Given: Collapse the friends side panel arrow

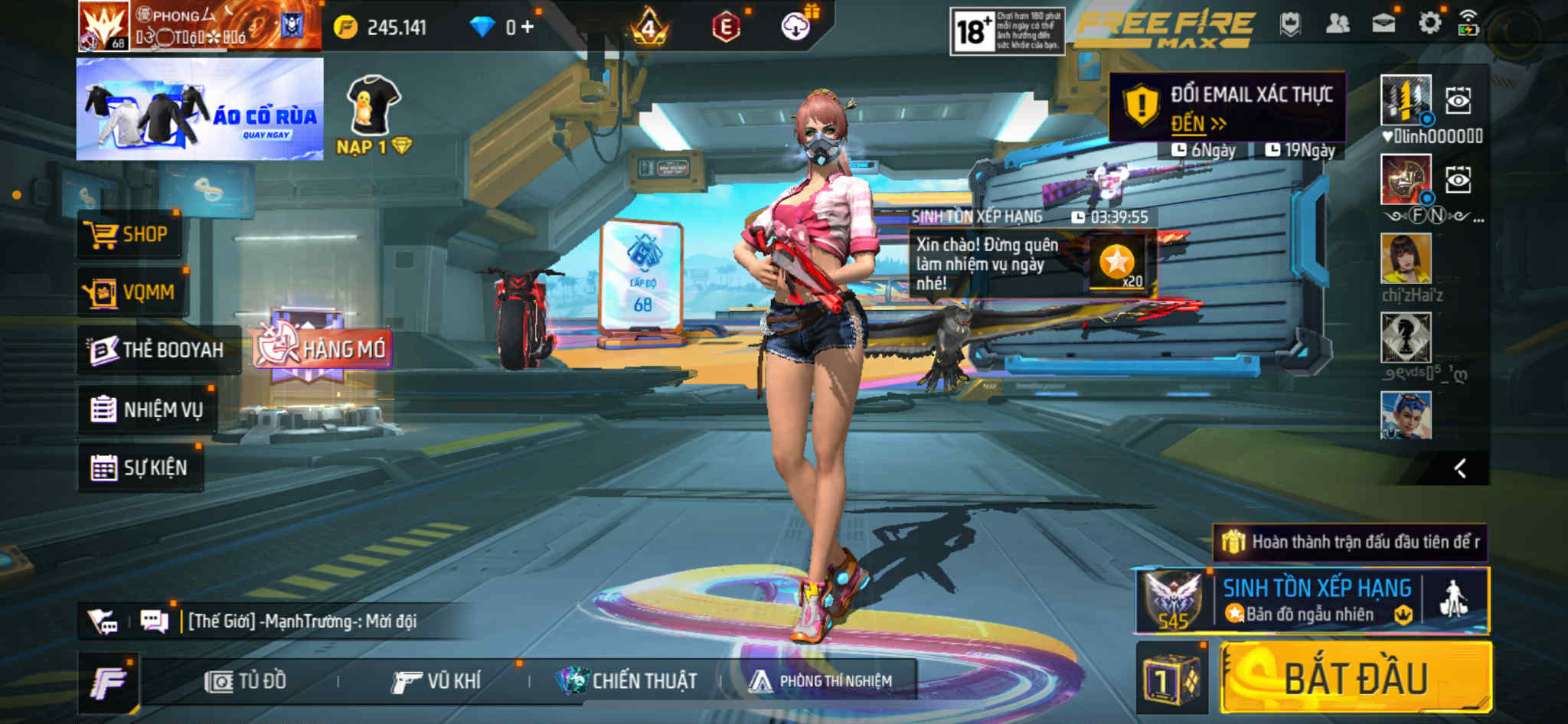Looking at the screenshot, I should point(1460,468).
